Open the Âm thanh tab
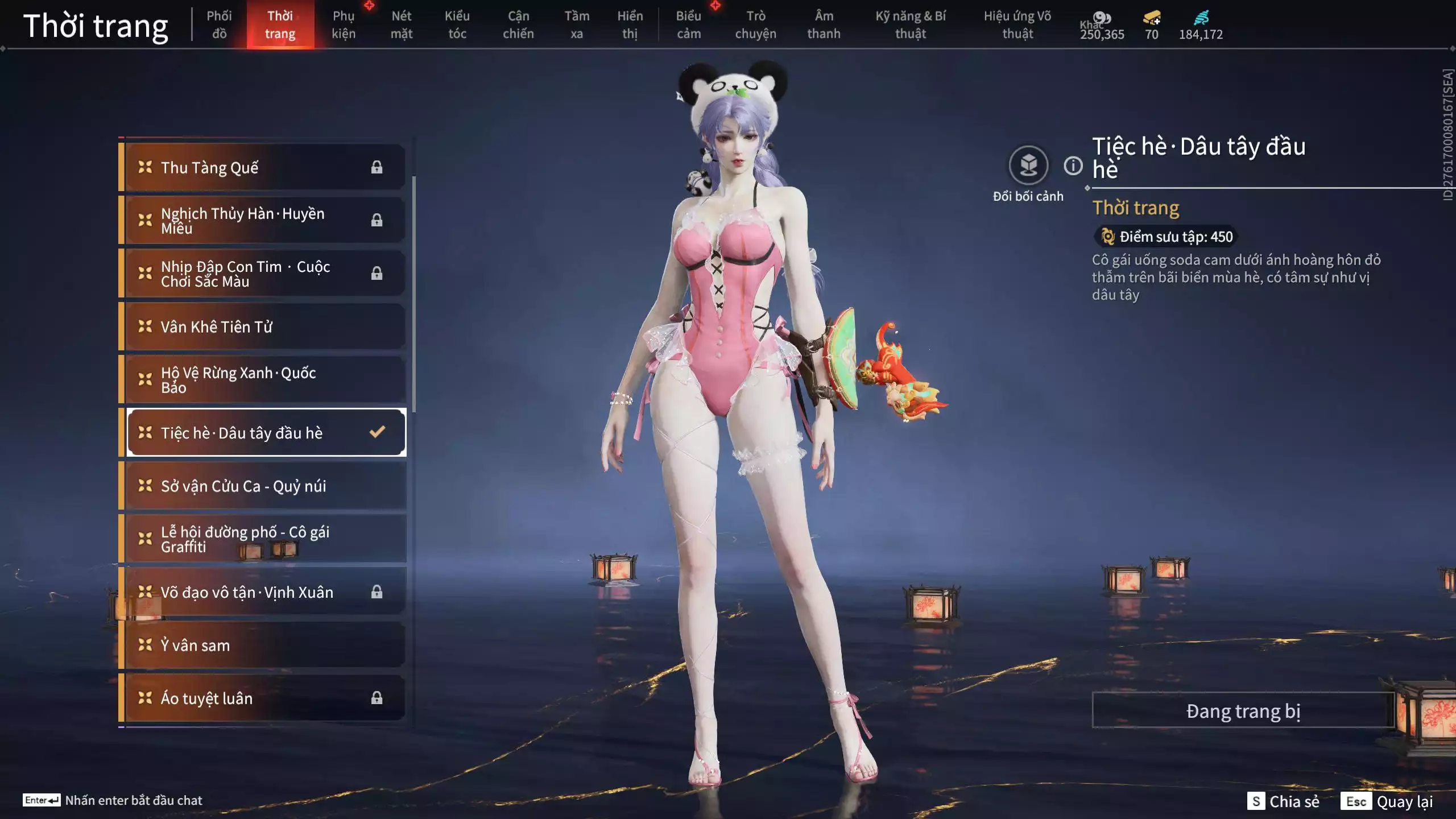Image resolution: width=1456 pixels, height=819 pixels. point(823,24)
